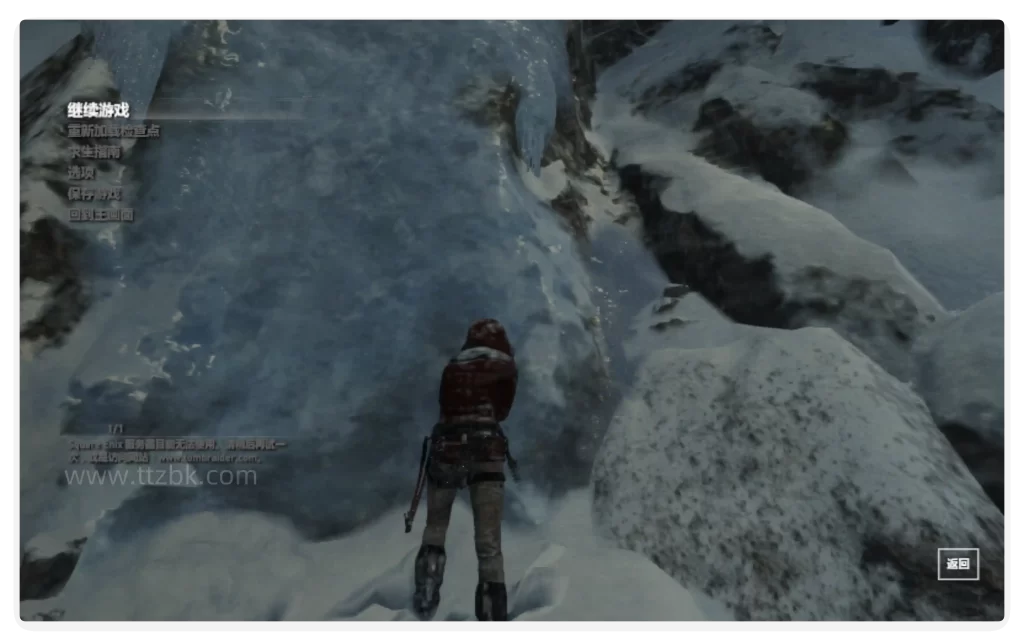The height and width of the screenshot is (641, 1024).
Task: Select 回到主画面 to return to main menu
Action: [100, 214]
